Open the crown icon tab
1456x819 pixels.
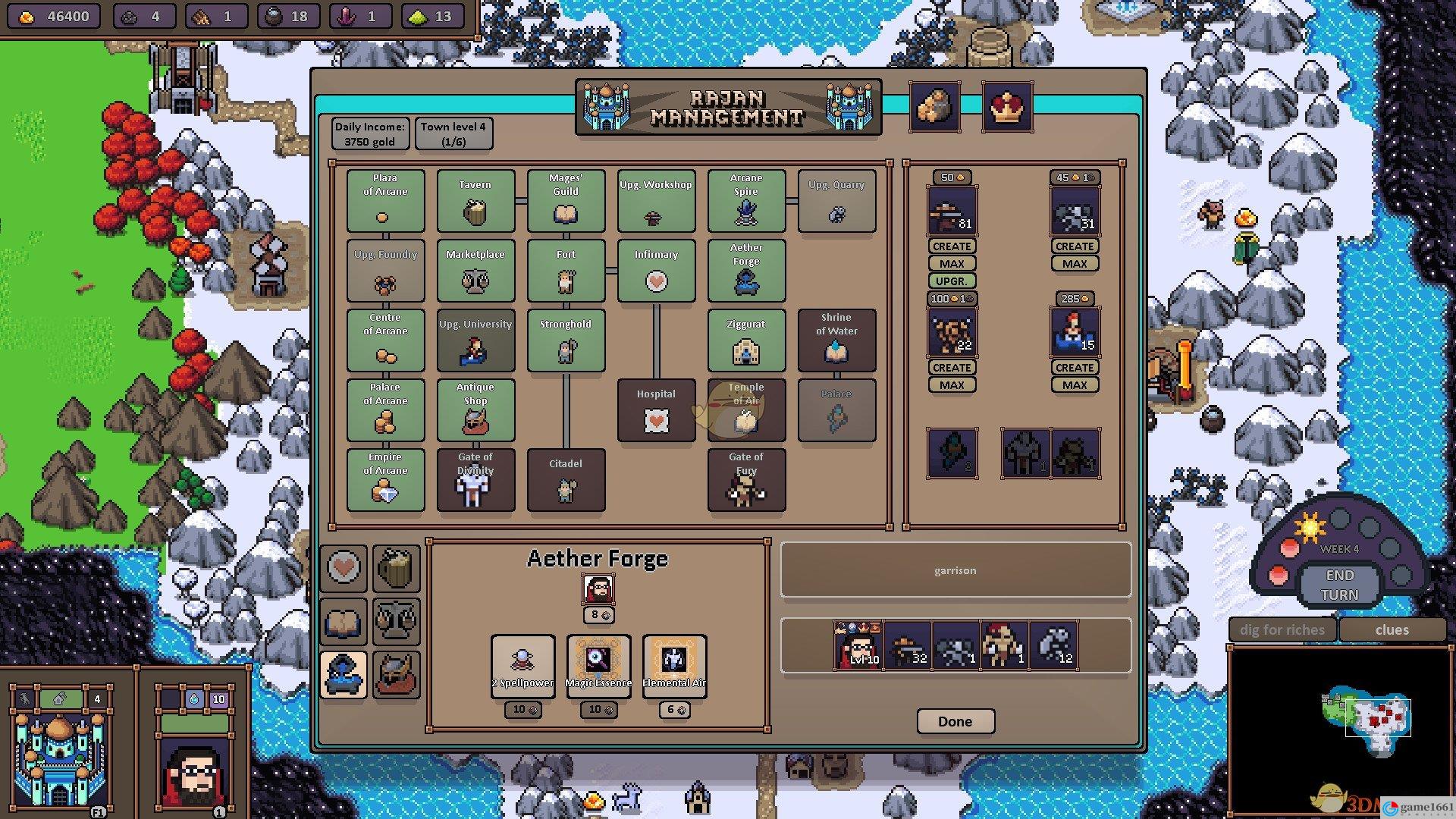point(1007,107)
